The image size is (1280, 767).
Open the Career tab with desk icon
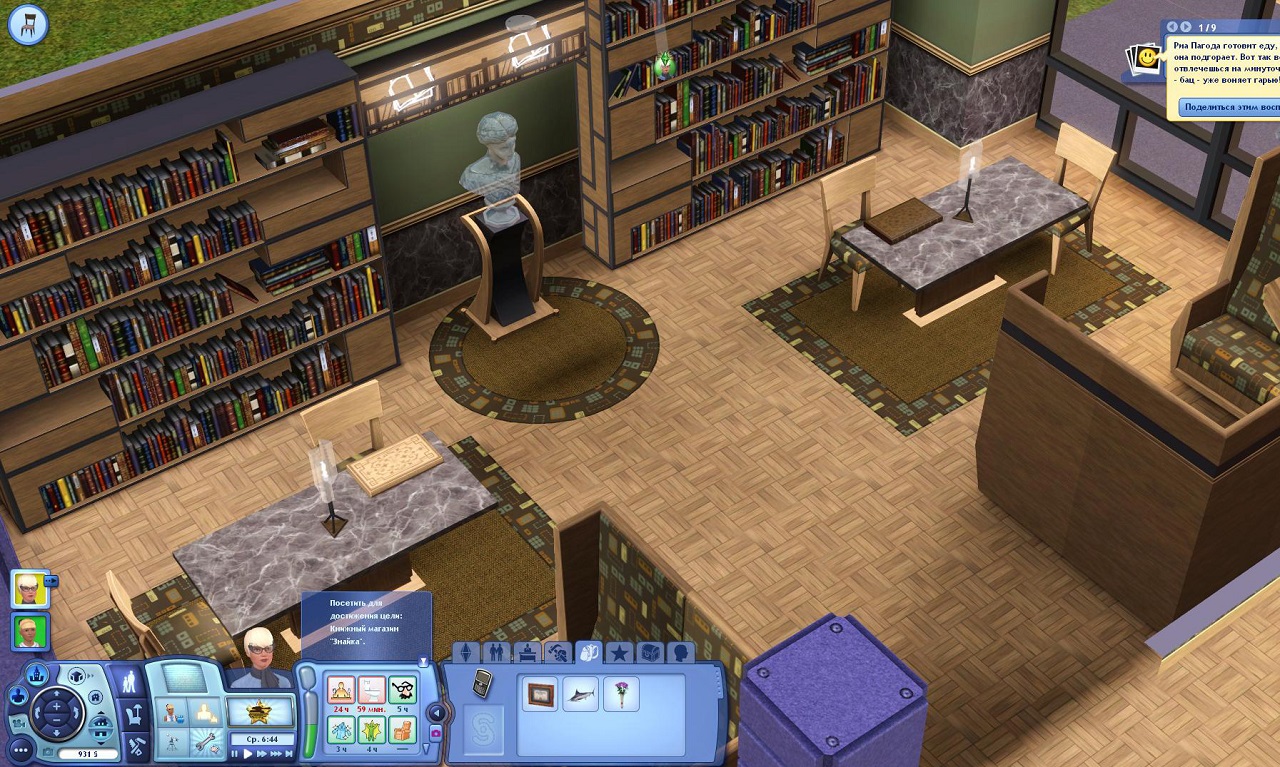[526, 654]
